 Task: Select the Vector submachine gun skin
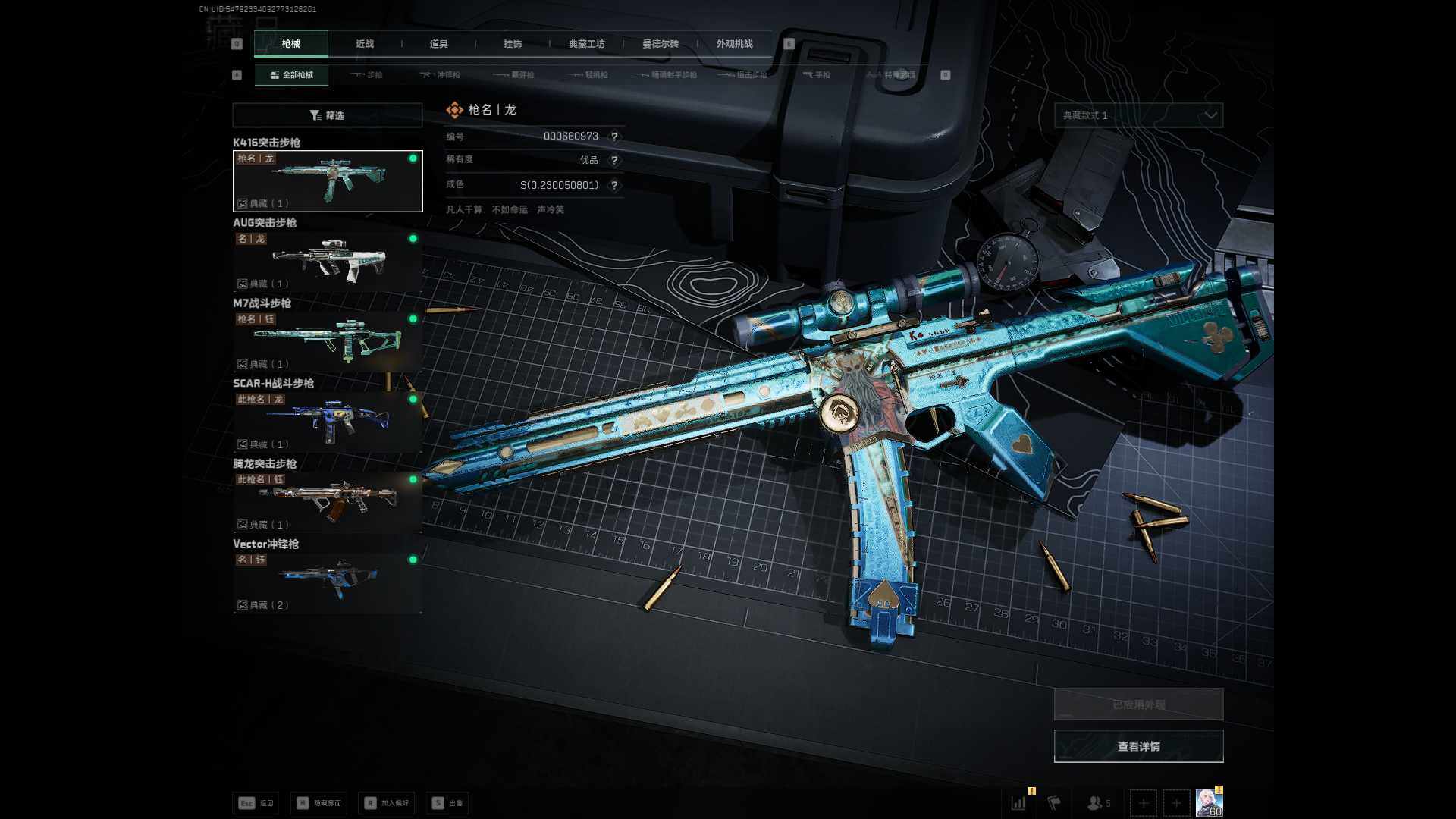tap(328, 582)
